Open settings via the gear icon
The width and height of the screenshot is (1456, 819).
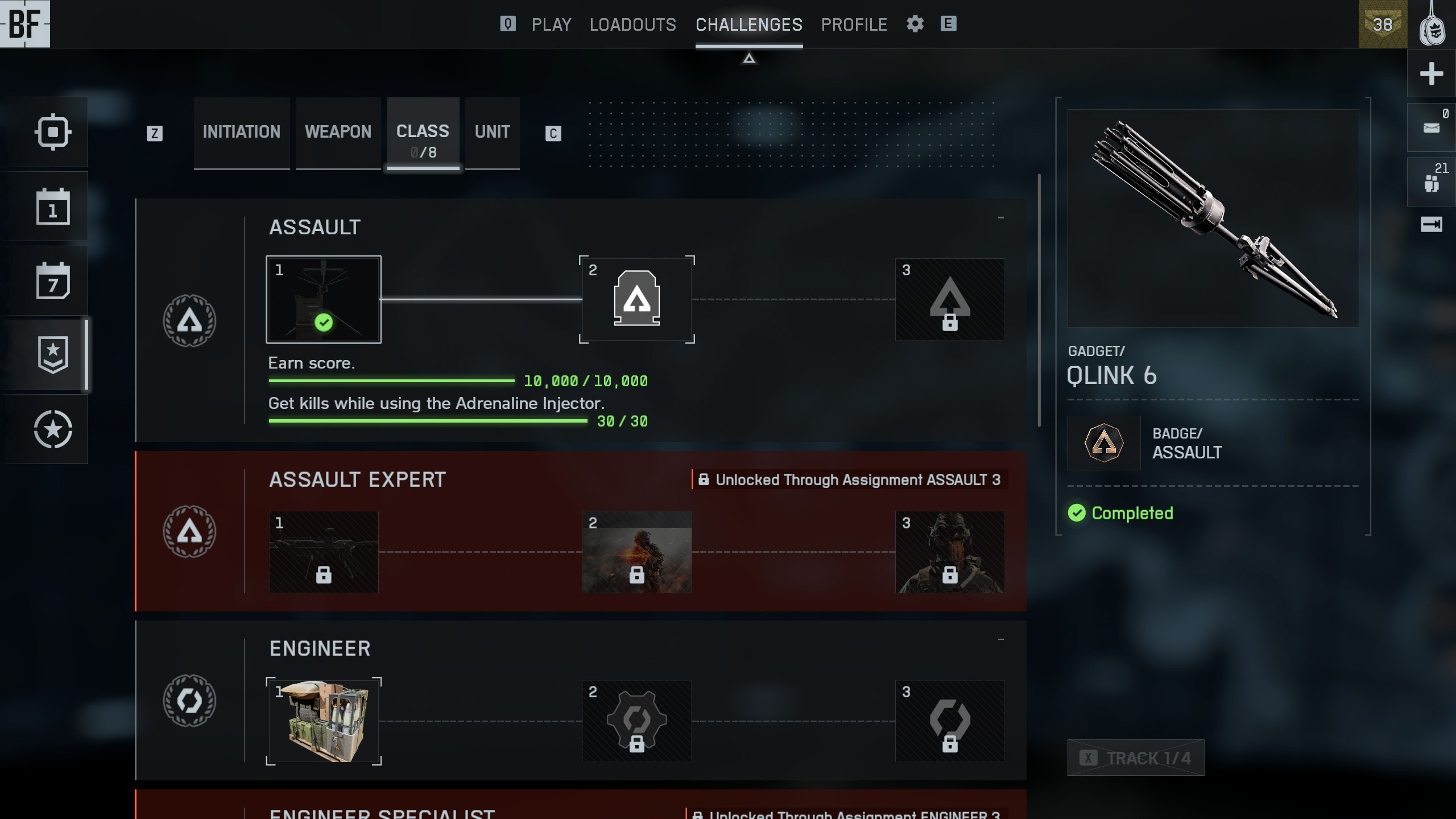pyautogui.click(x=915, y=24)
